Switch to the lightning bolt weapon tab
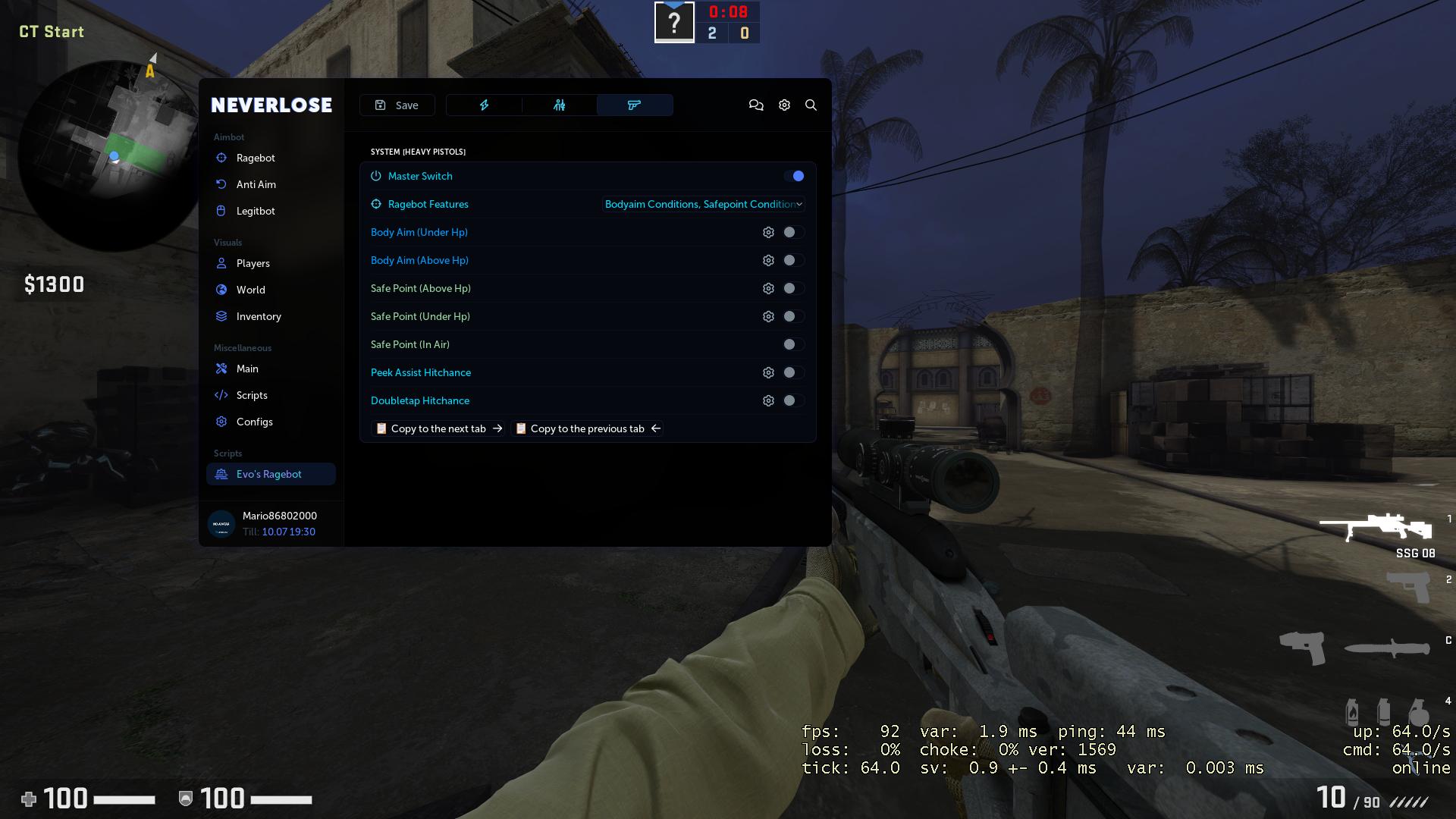1456x819 pixels. [484, 105]
